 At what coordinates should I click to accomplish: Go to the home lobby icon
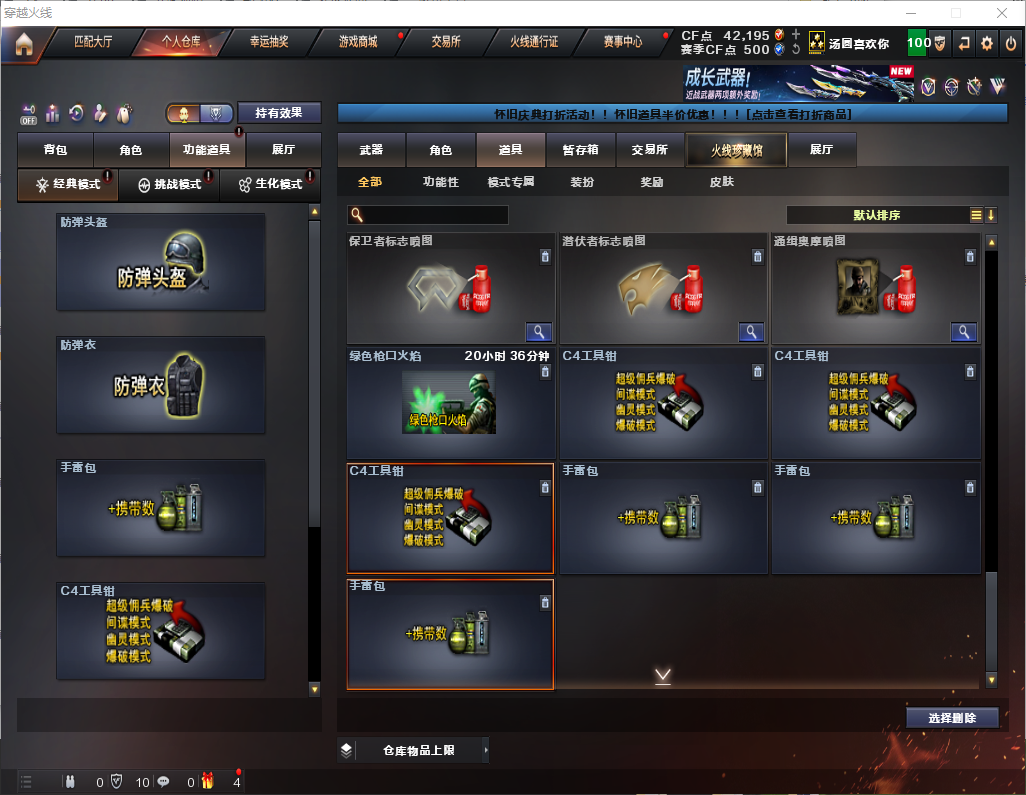(23, 43)
